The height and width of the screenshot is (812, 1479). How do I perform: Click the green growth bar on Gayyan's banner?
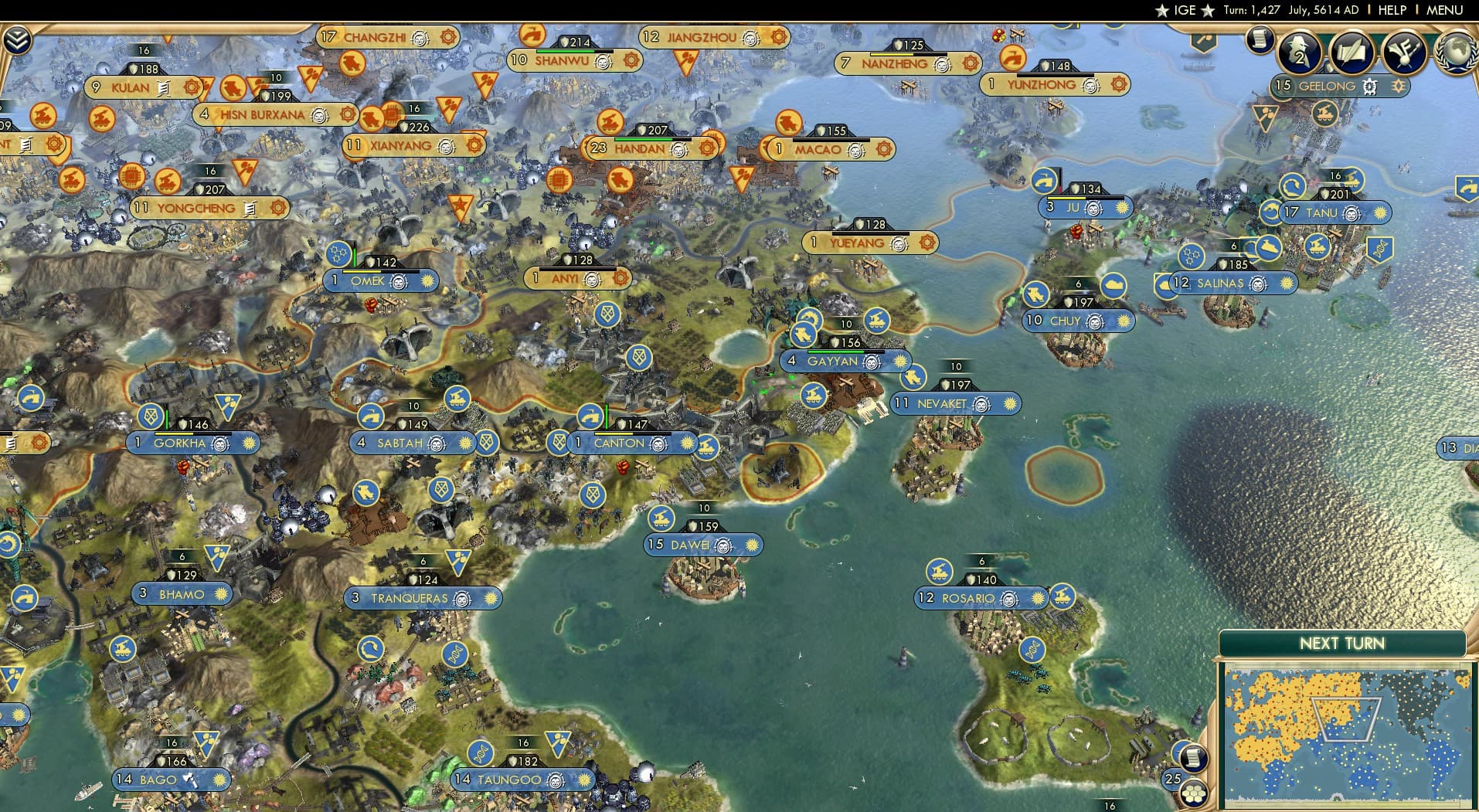coord(836,351)
